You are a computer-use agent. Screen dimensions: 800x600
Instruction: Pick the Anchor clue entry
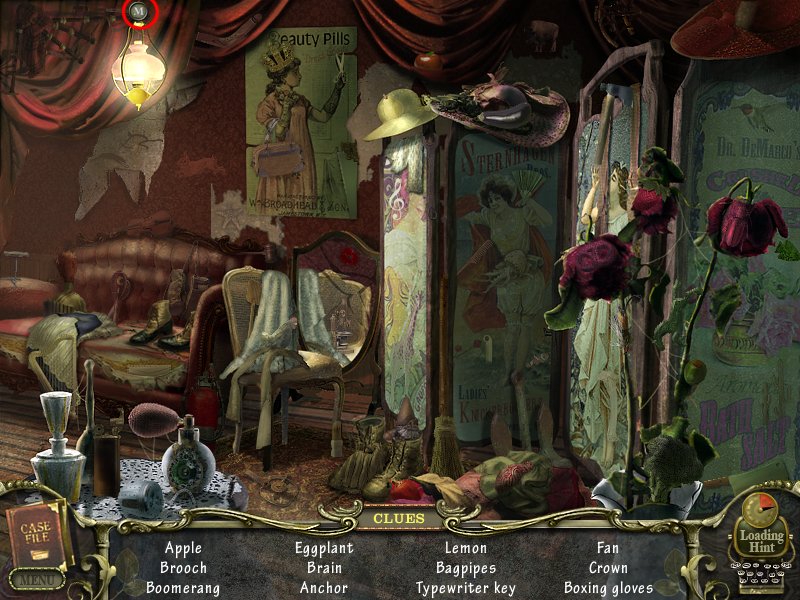coord(325,588)
